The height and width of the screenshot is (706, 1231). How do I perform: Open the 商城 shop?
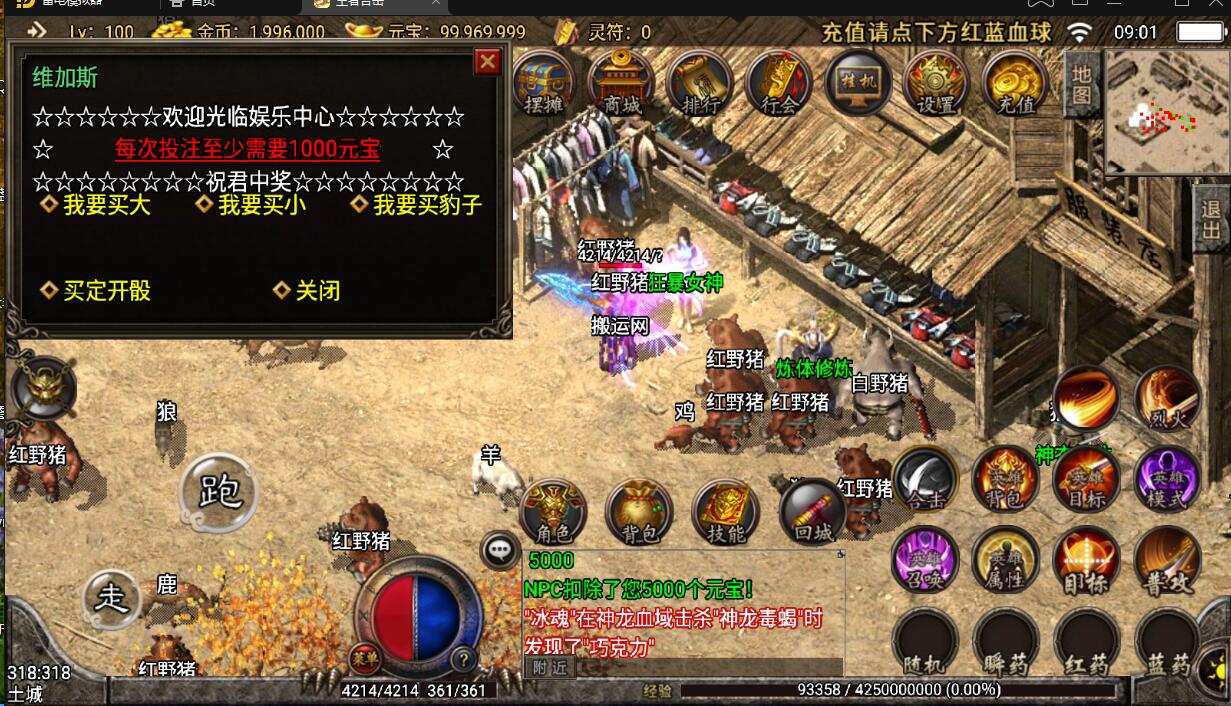(622, 82)
